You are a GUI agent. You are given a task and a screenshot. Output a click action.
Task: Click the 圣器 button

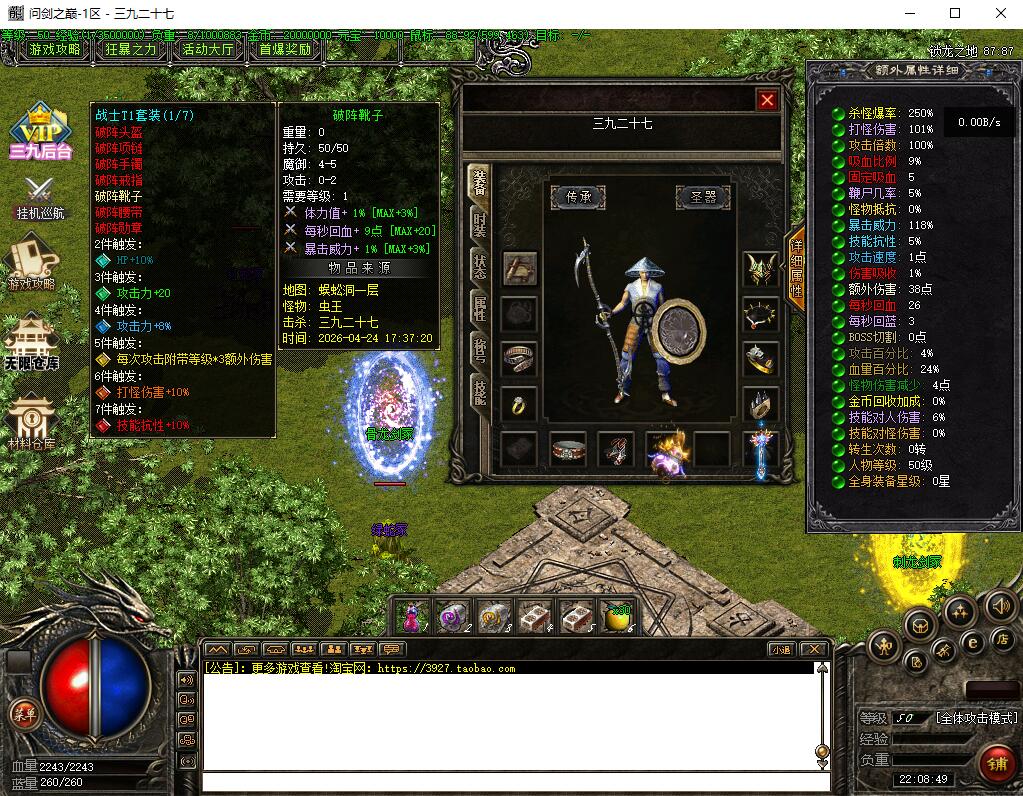pos(703,197)
